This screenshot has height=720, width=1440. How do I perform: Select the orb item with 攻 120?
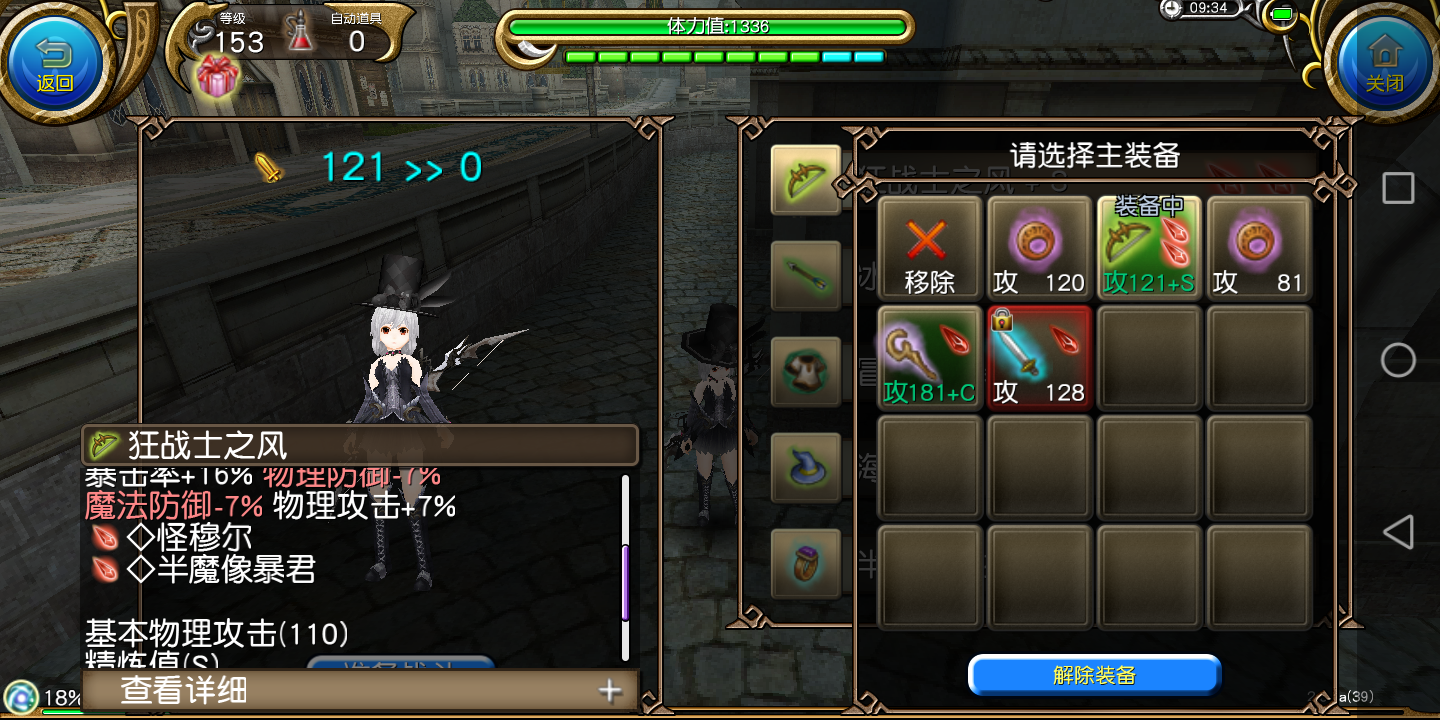1039,247
